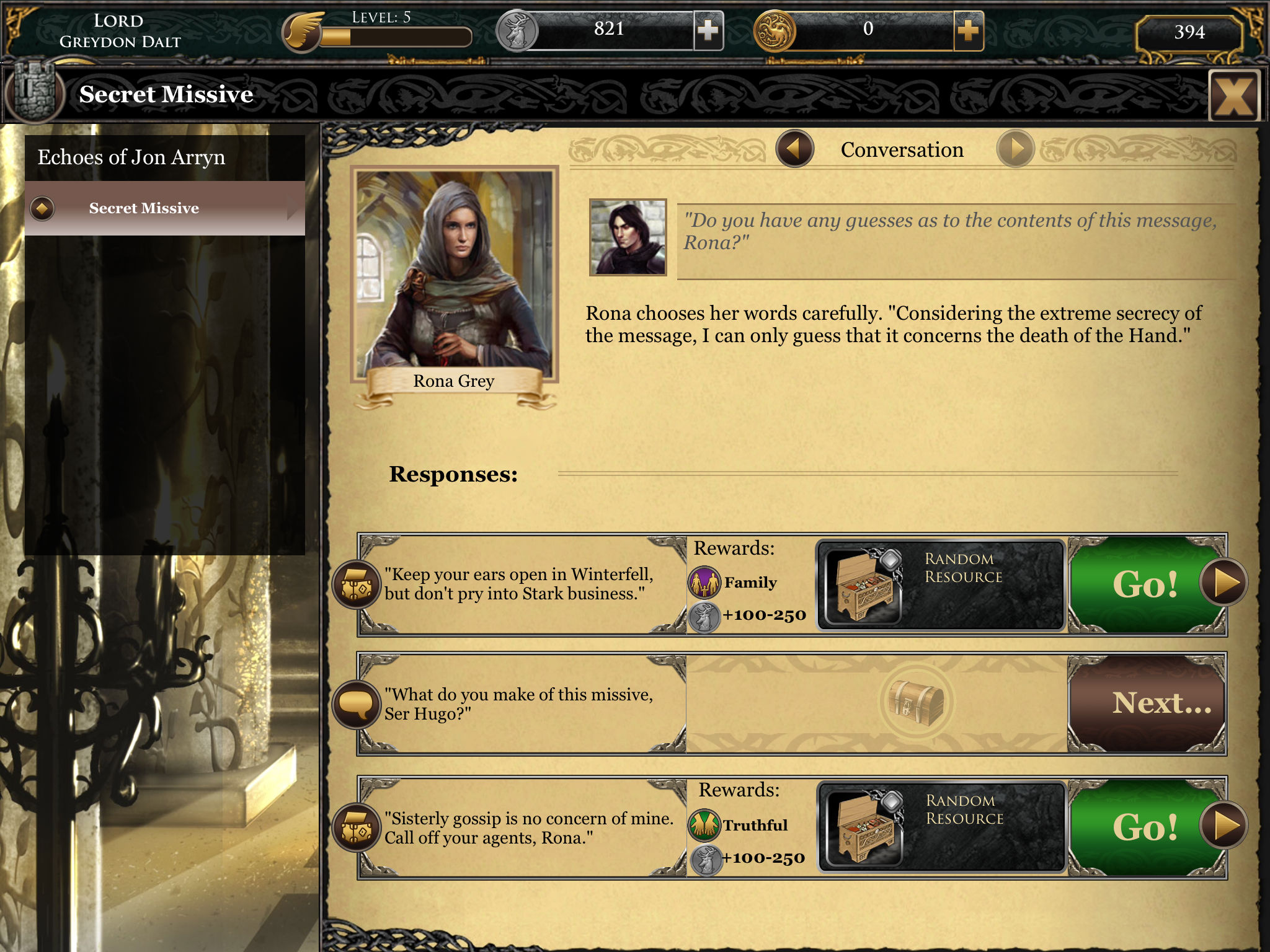Click the dark-haired speaker portrait thumbnail

click(628, 237)
